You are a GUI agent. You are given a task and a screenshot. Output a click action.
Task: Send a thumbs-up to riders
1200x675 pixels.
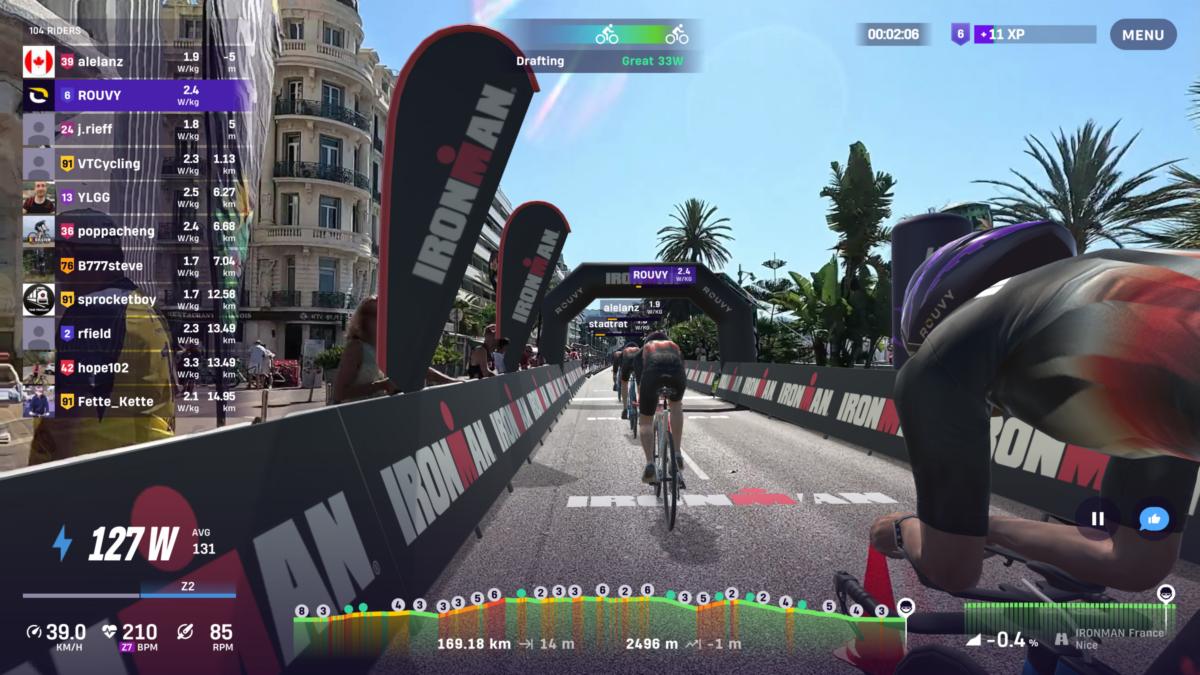1154,519
